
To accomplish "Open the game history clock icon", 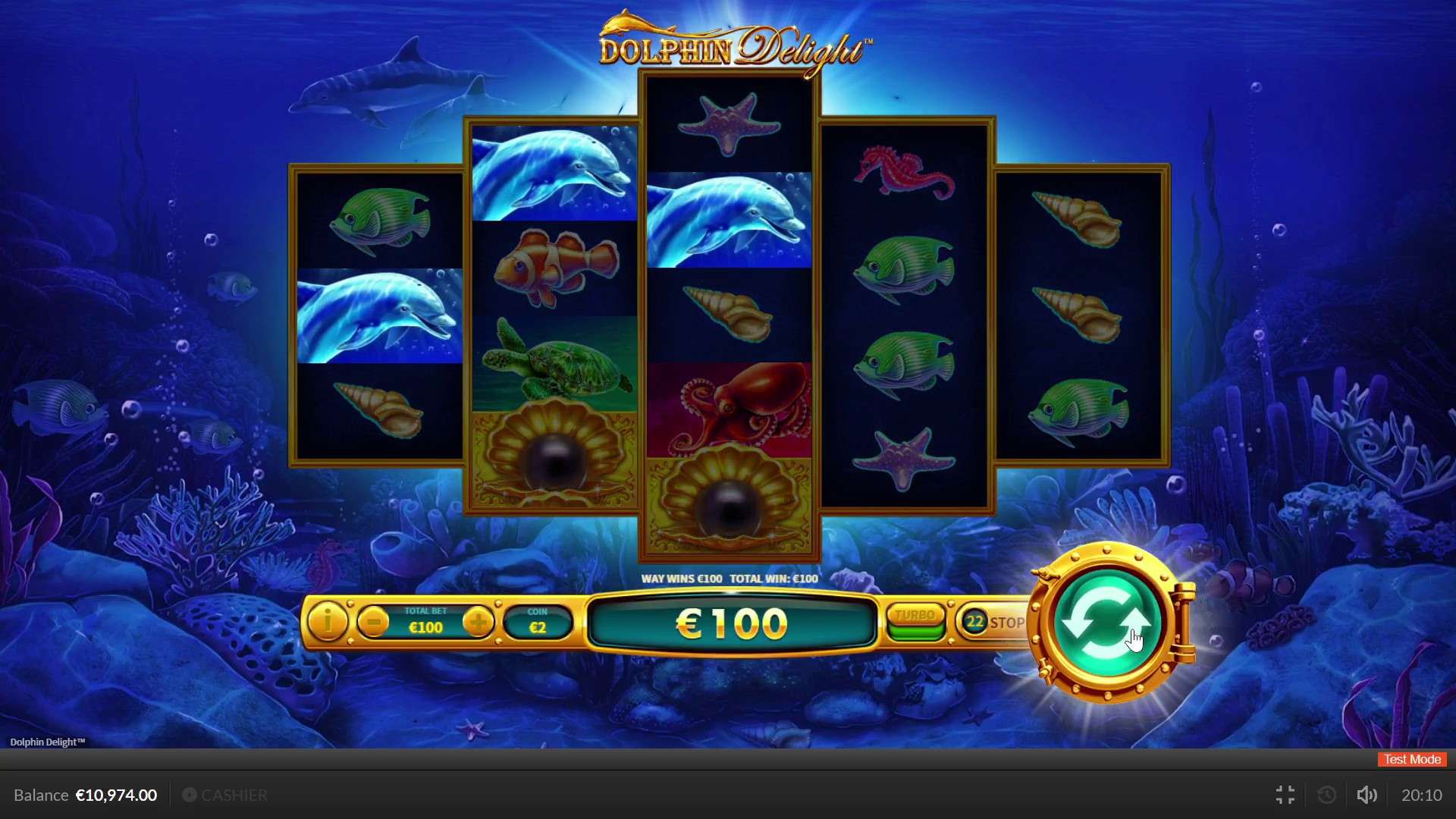I will [1327, 795].
